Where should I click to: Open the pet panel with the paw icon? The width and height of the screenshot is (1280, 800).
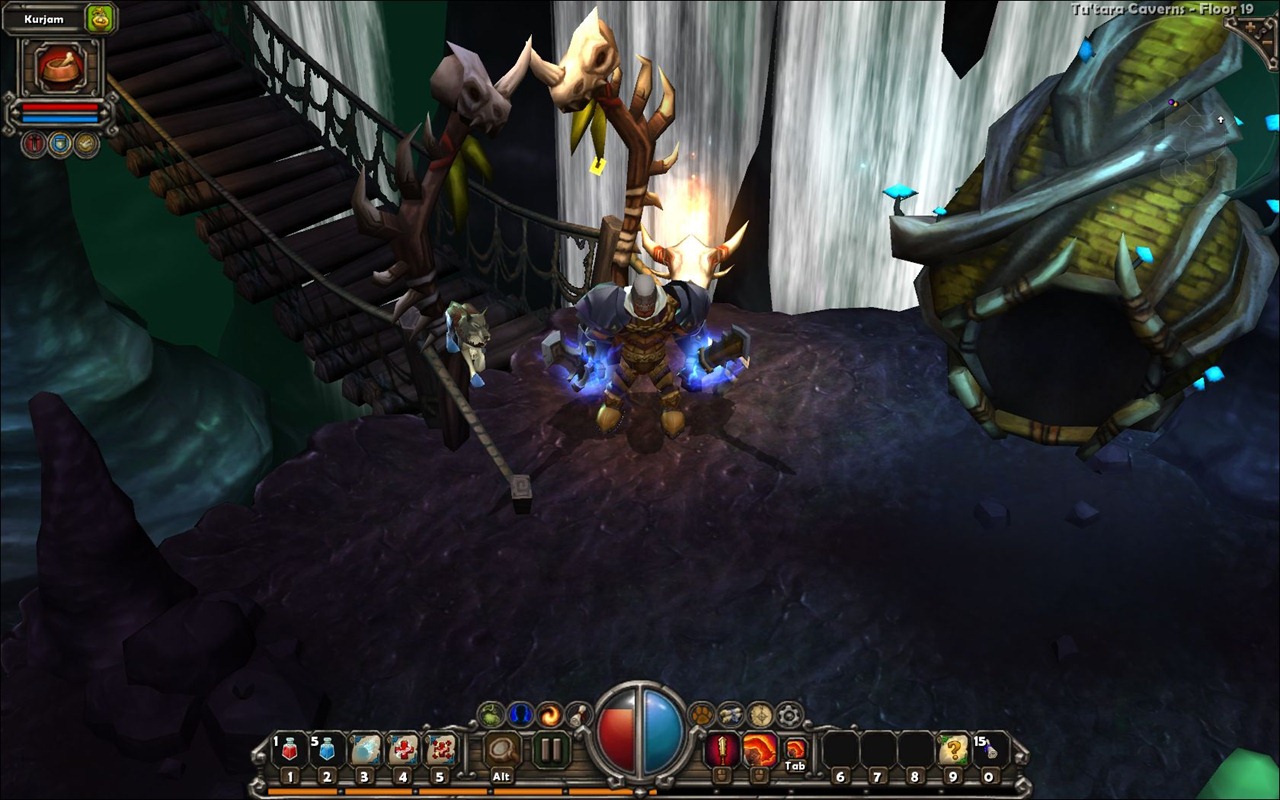703,714
